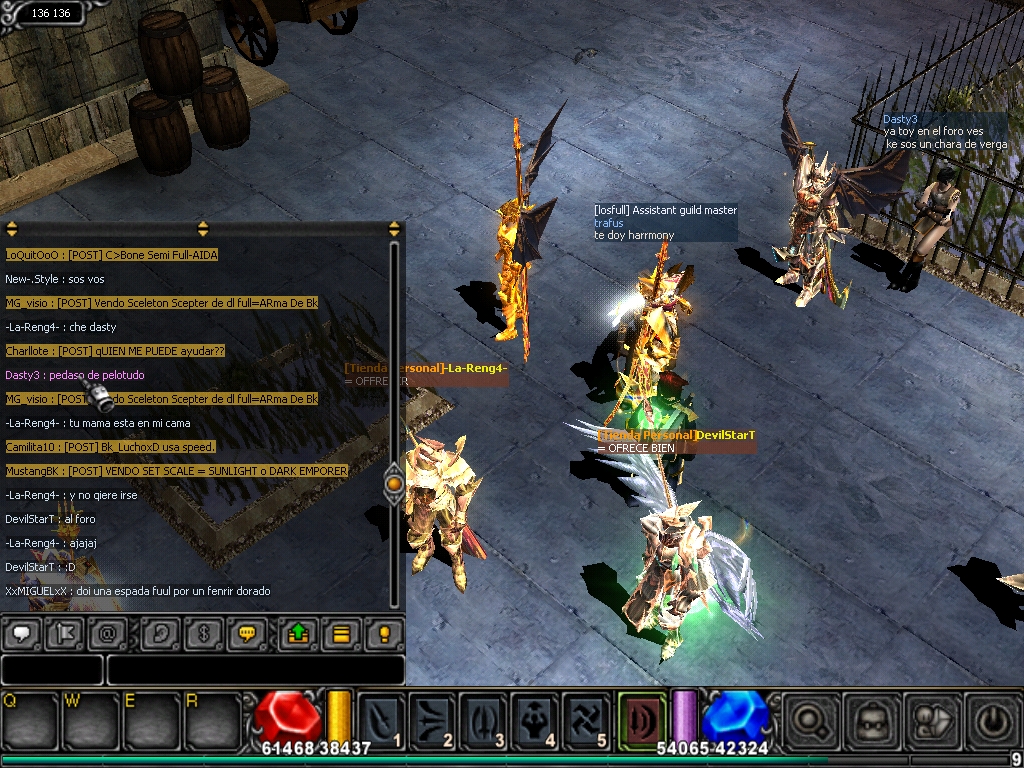Activate skill slot number 3
Image resolution: width=1024 pixels, height=768 pixels.
[485, 719]
